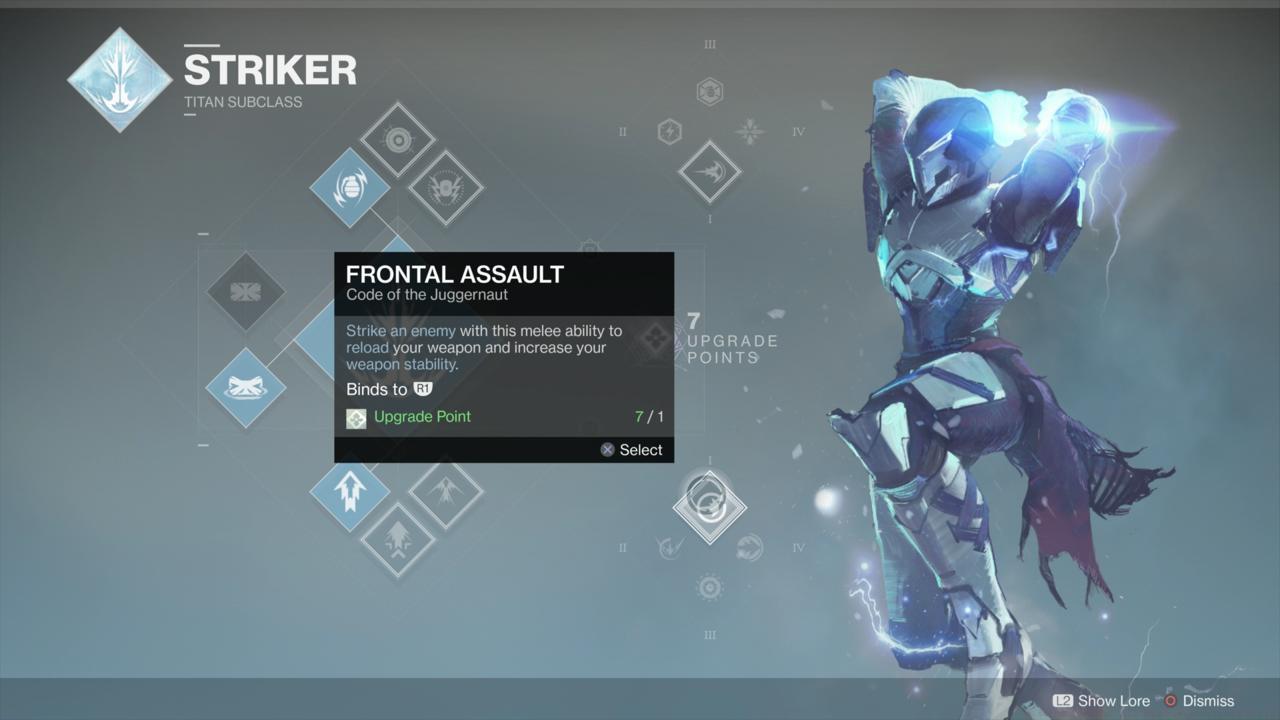
Task: Choose the hexagon lightning bolt perk
Action: [669, 131]
